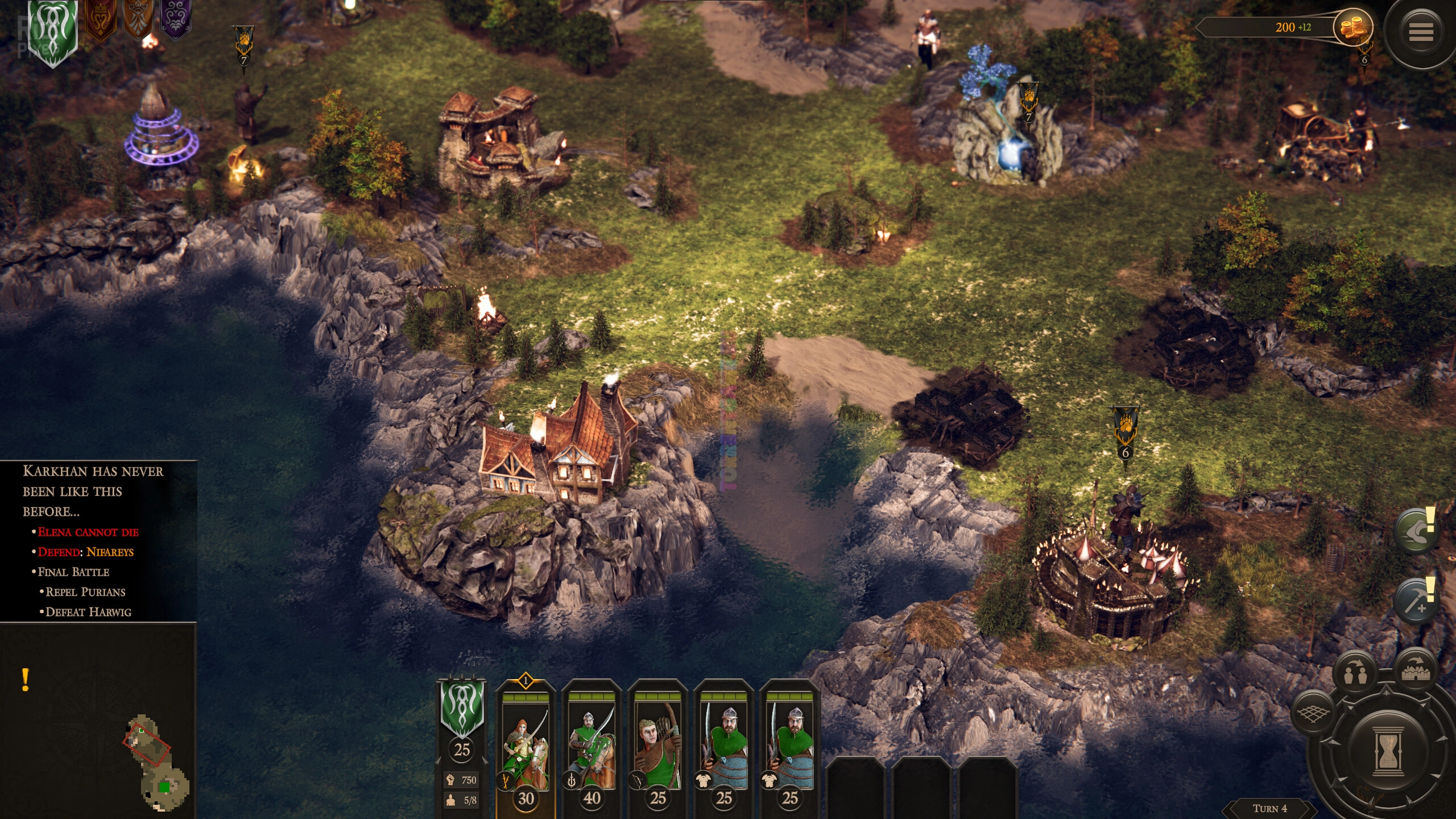Screen dimensions: 1456x819
Task: Select the purple faction banner
Action: point(175,19)
